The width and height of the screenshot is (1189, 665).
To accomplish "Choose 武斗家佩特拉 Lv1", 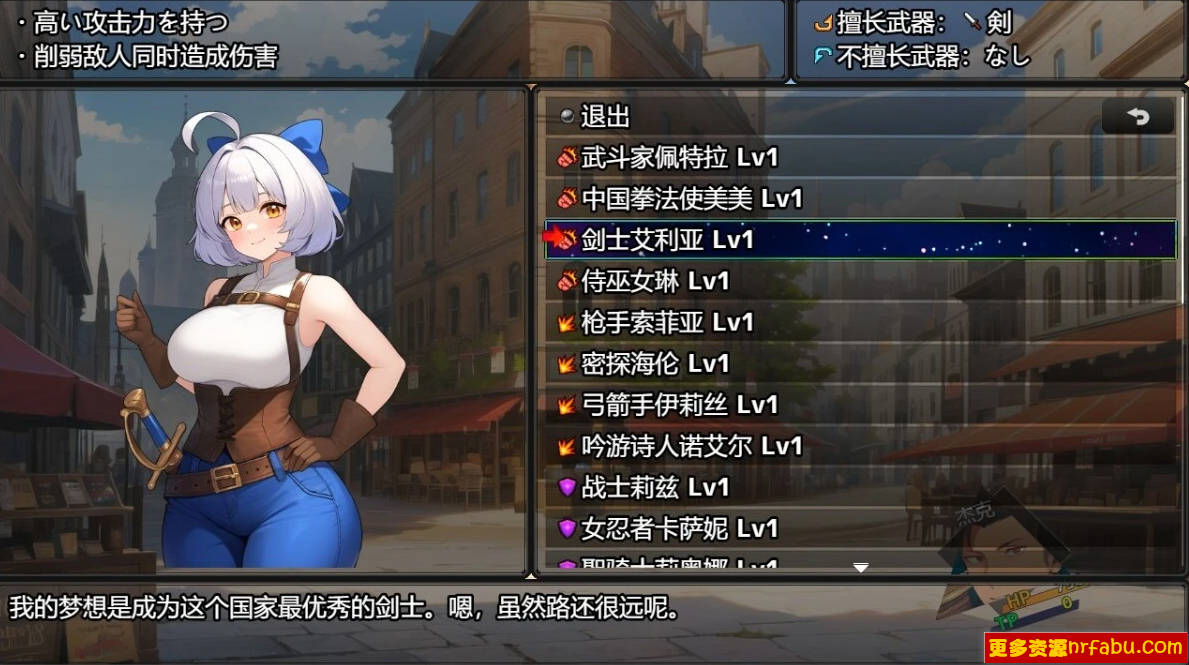I will (x=679, y=158).
